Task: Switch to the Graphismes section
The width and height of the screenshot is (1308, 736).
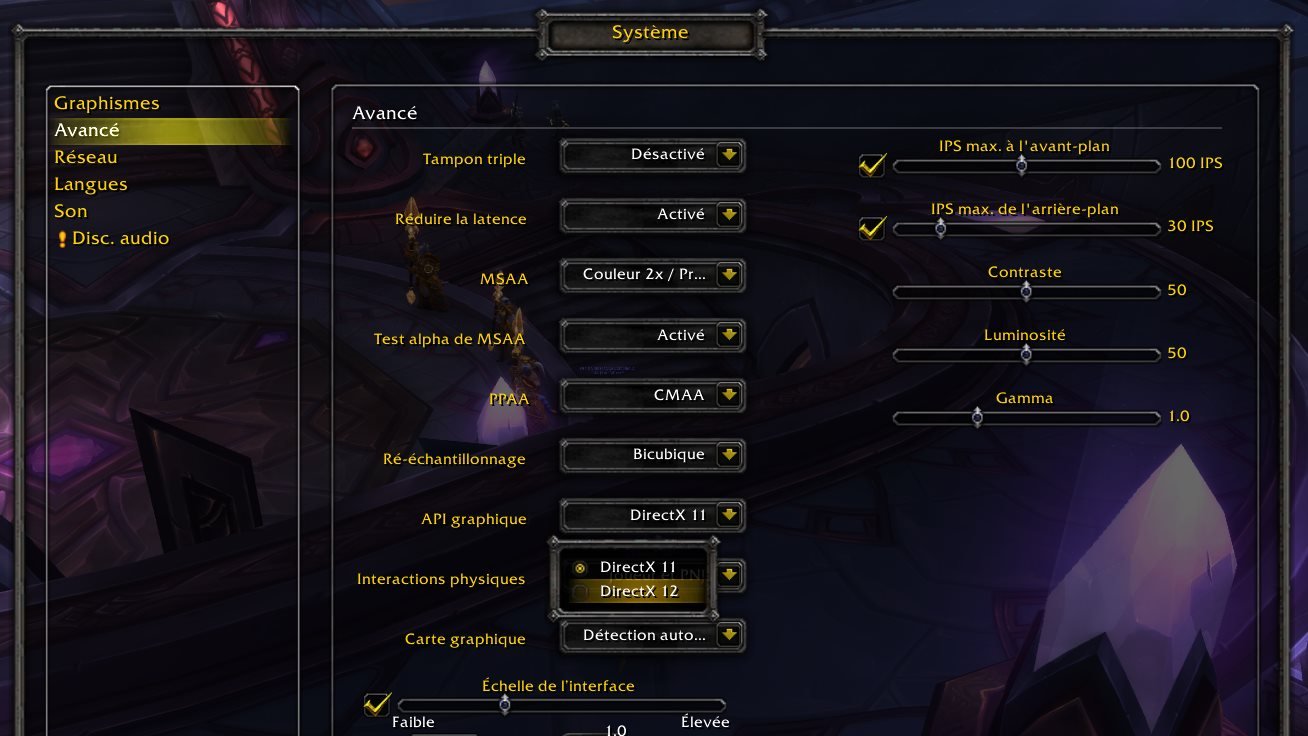Action: (x=107, y=102)
